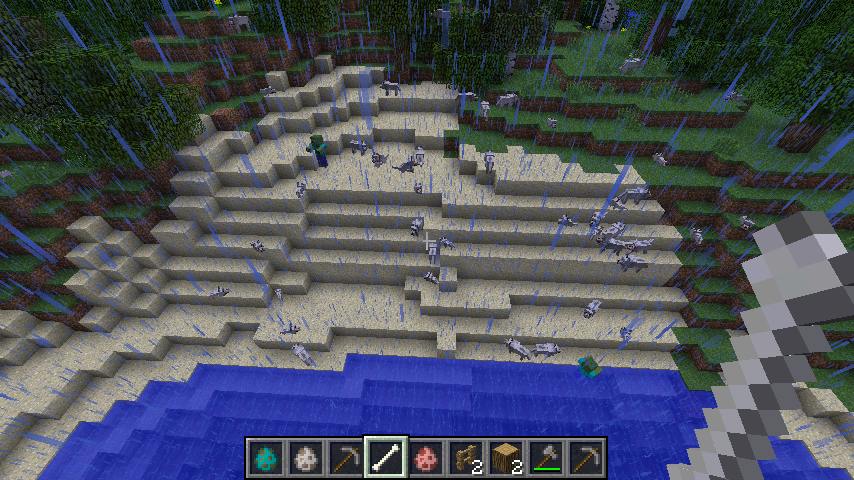Choose the wood log block slot
854x480 pixels.
(x=505, y=457)
